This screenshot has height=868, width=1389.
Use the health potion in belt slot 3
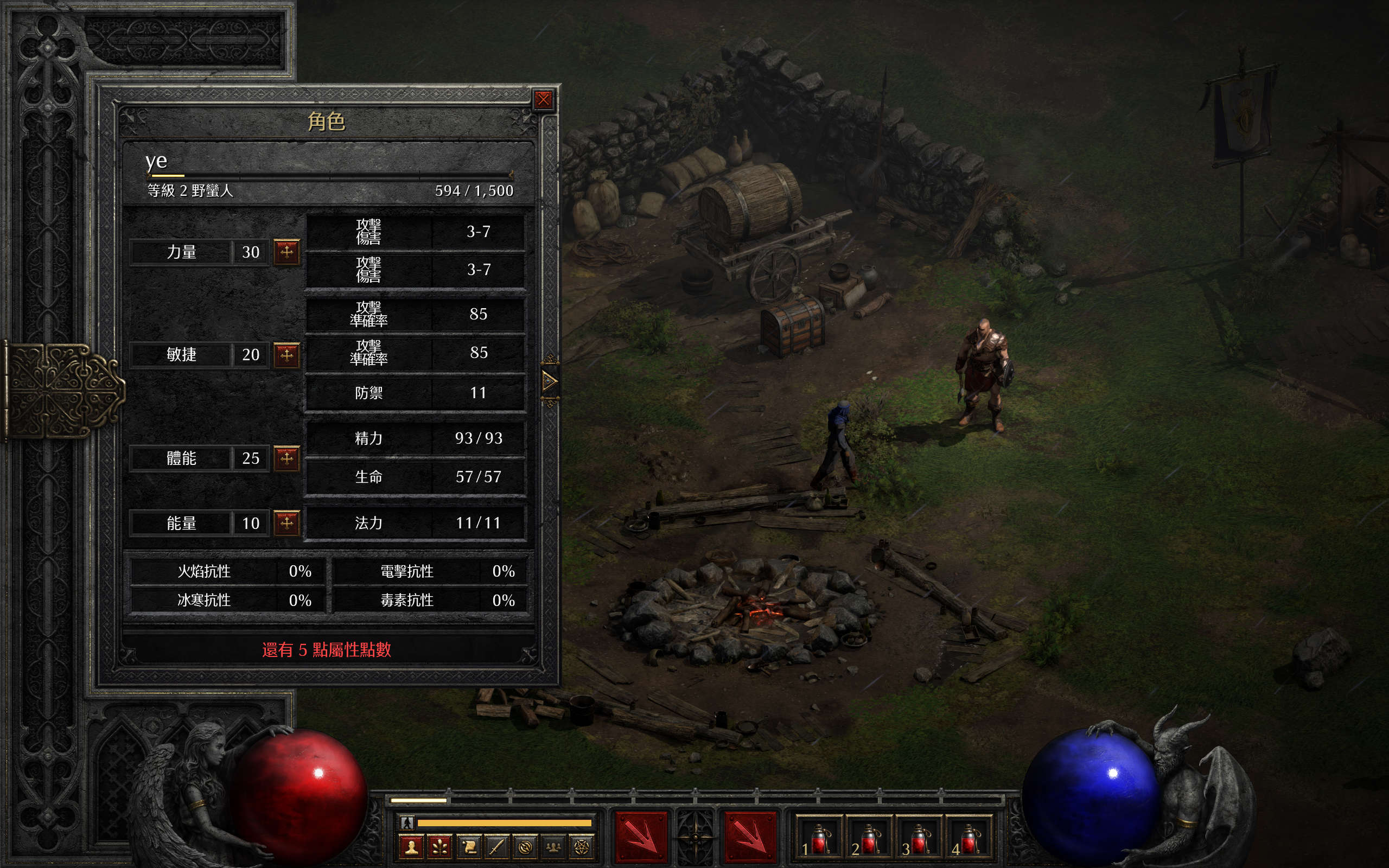[x=919, y=839]
